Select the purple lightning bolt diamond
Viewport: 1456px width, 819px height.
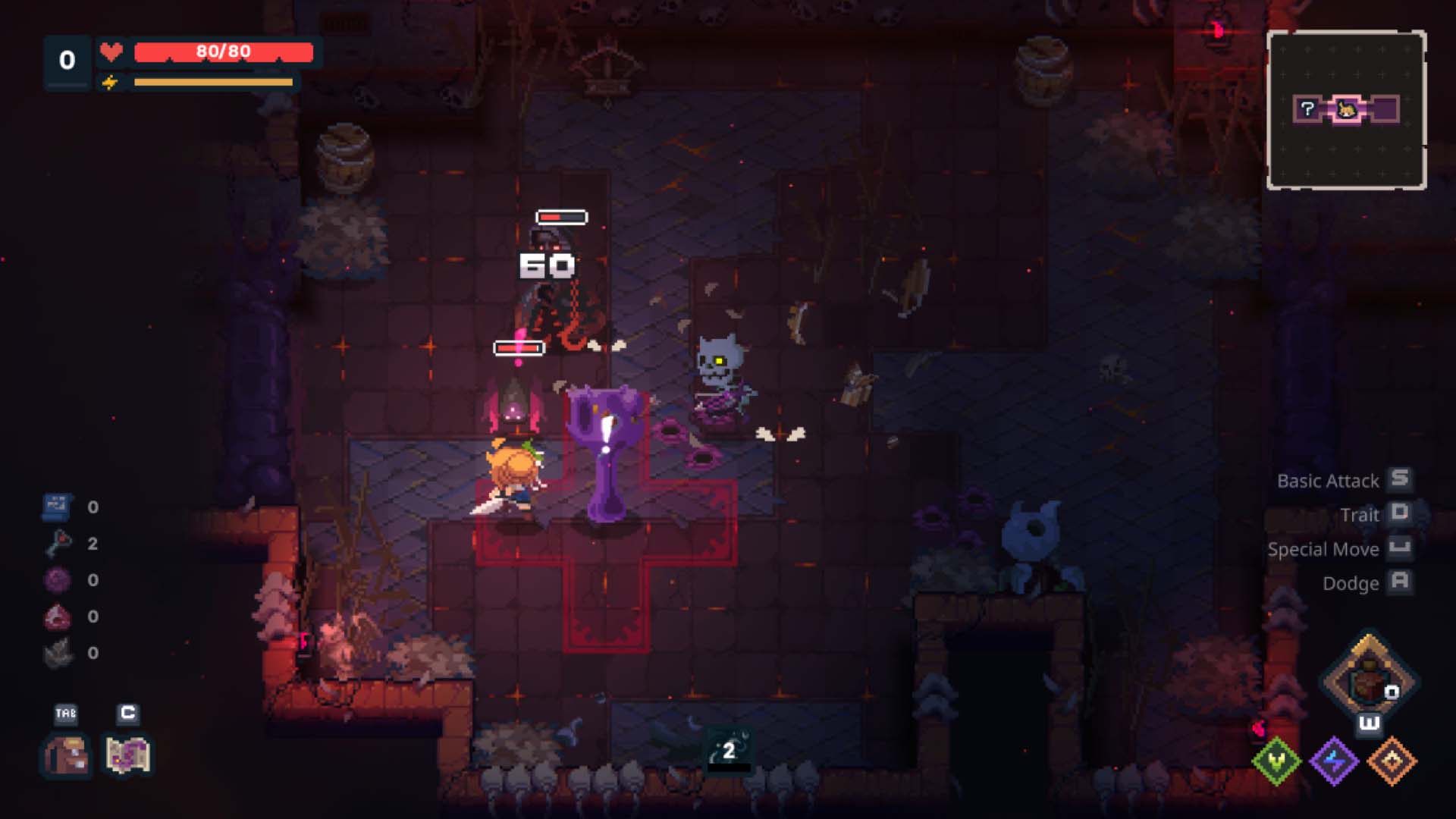[x=1334, y=761]
